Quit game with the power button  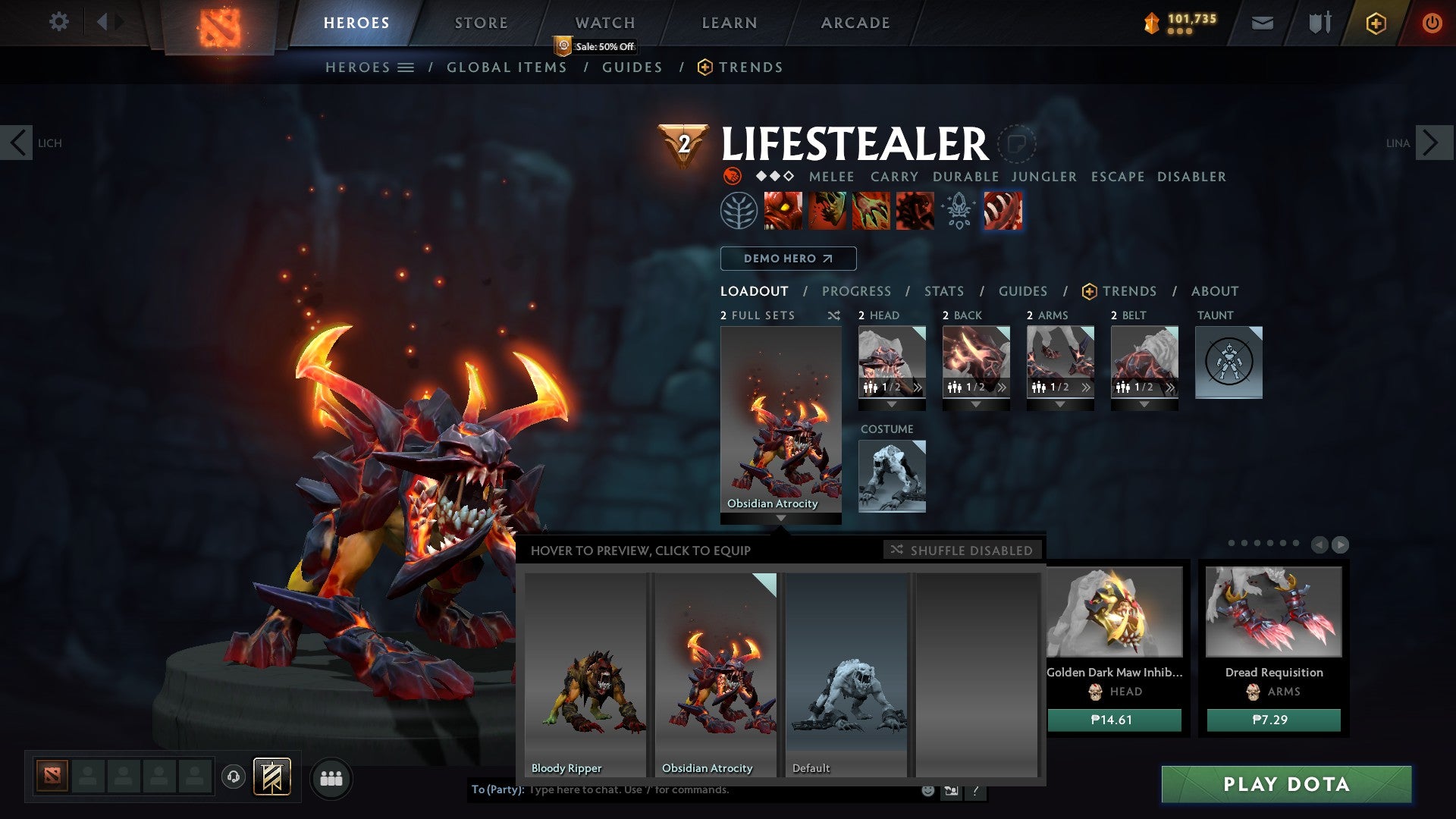click(x=1432, y=23)
